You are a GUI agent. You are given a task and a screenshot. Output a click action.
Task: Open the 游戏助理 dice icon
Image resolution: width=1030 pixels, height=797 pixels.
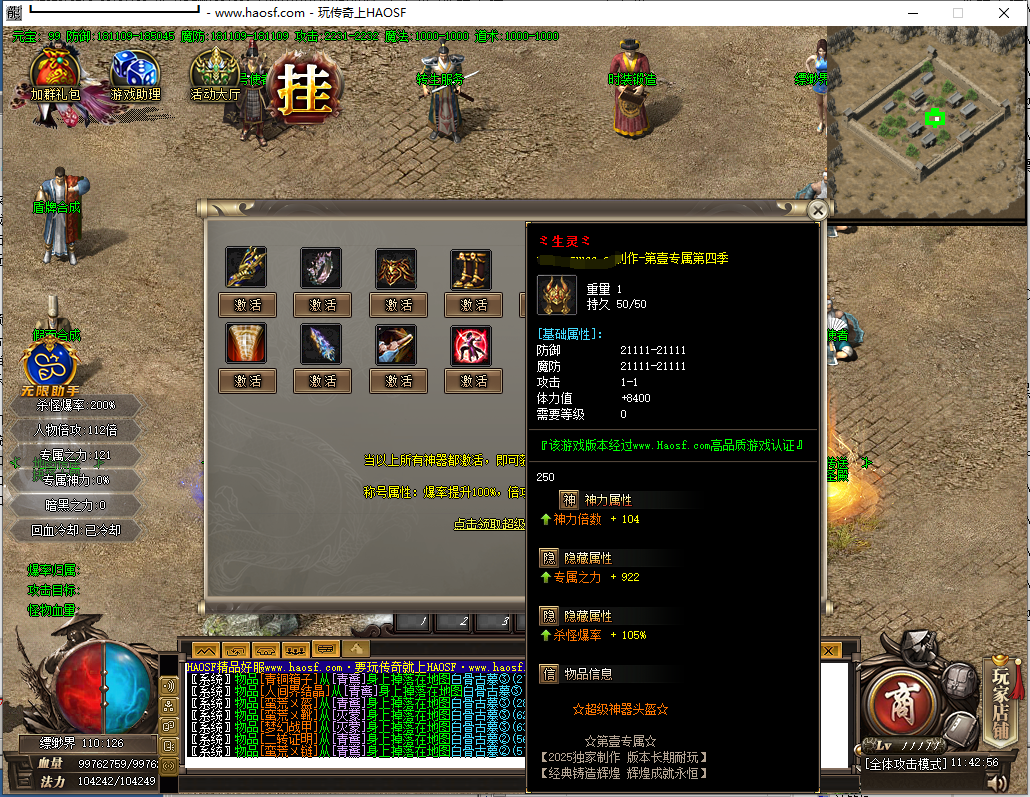(134, 74)
